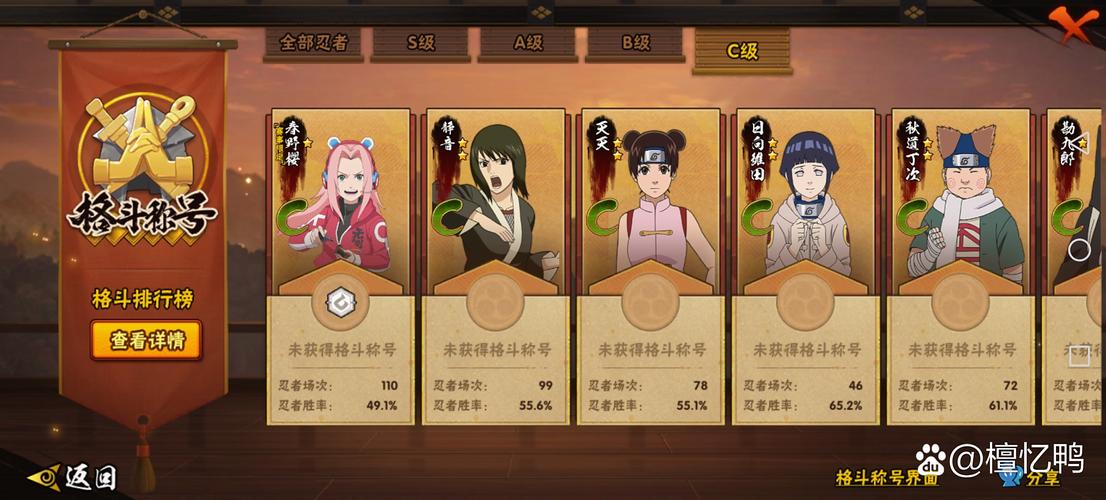Screen dimensions: 1106x500
Task: Show the B级 ninja tab
Action: pyautogui.click(x=635, y=44)
